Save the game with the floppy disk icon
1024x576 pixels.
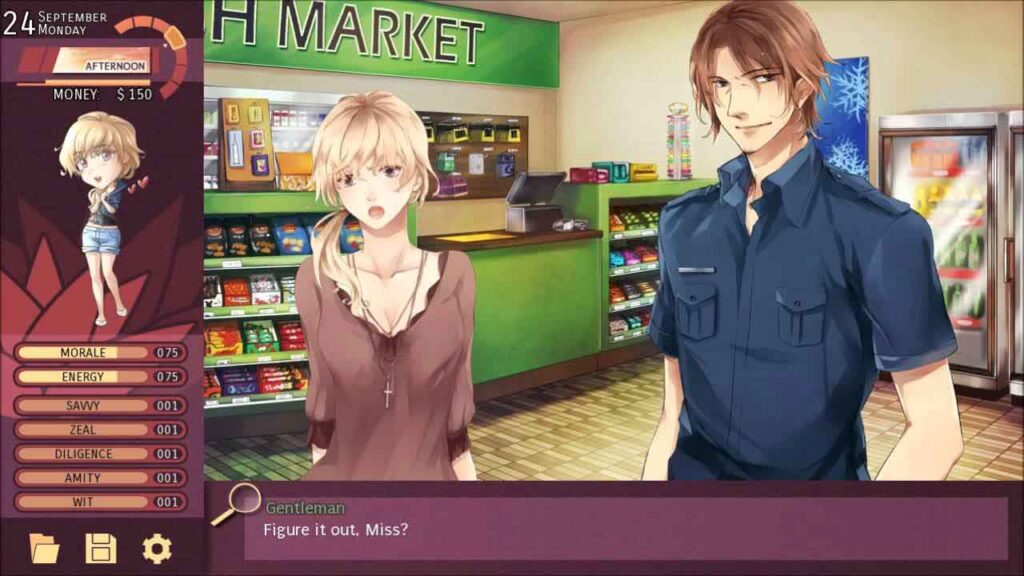(100, 548)
